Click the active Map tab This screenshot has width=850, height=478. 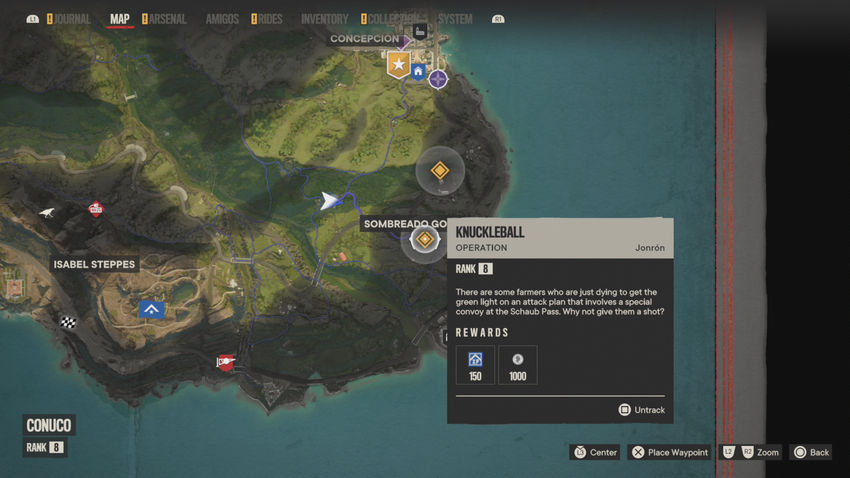coord(120,19)
